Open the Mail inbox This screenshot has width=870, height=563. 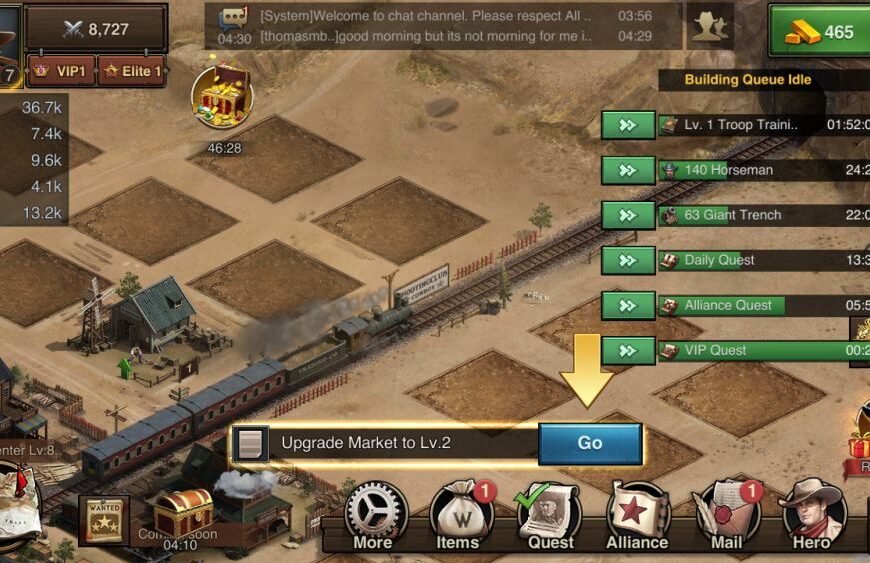pyautogui.click(x=727, y=515)
